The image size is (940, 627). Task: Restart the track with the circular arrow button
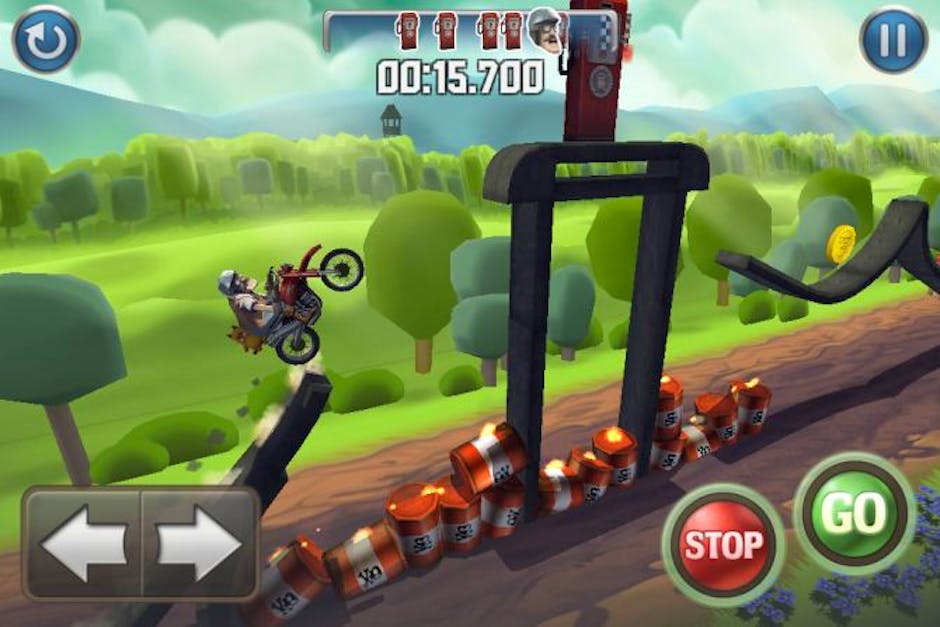point(45,38)
